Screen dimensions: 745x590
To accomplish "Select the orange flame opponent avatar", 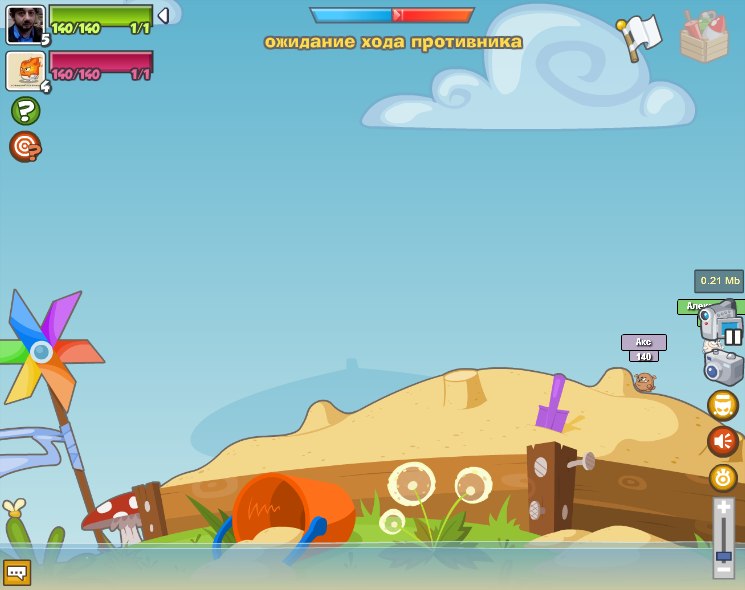I will (23, 70).
